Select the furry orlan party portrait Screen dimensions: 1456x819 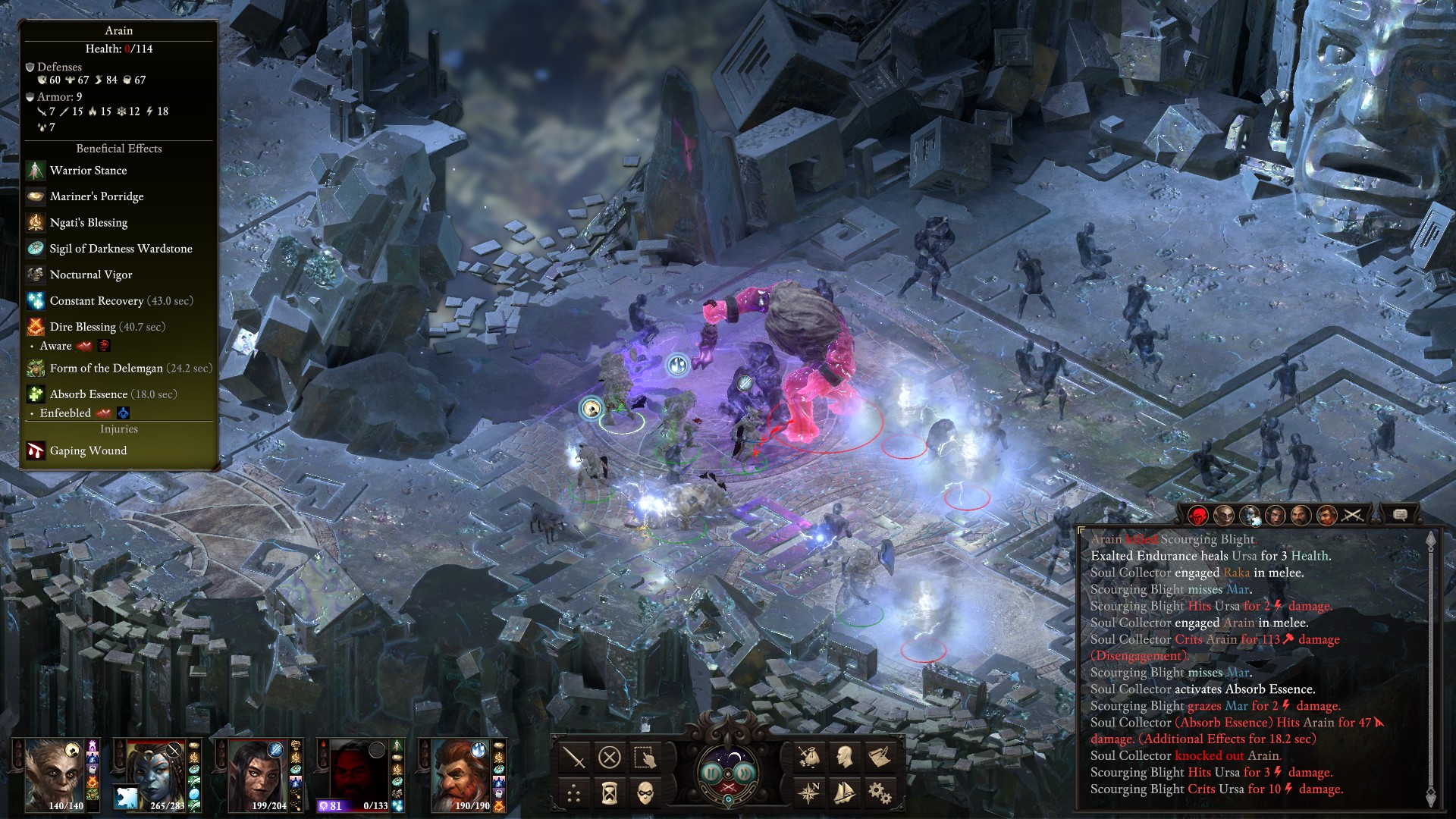coord(53,773)
